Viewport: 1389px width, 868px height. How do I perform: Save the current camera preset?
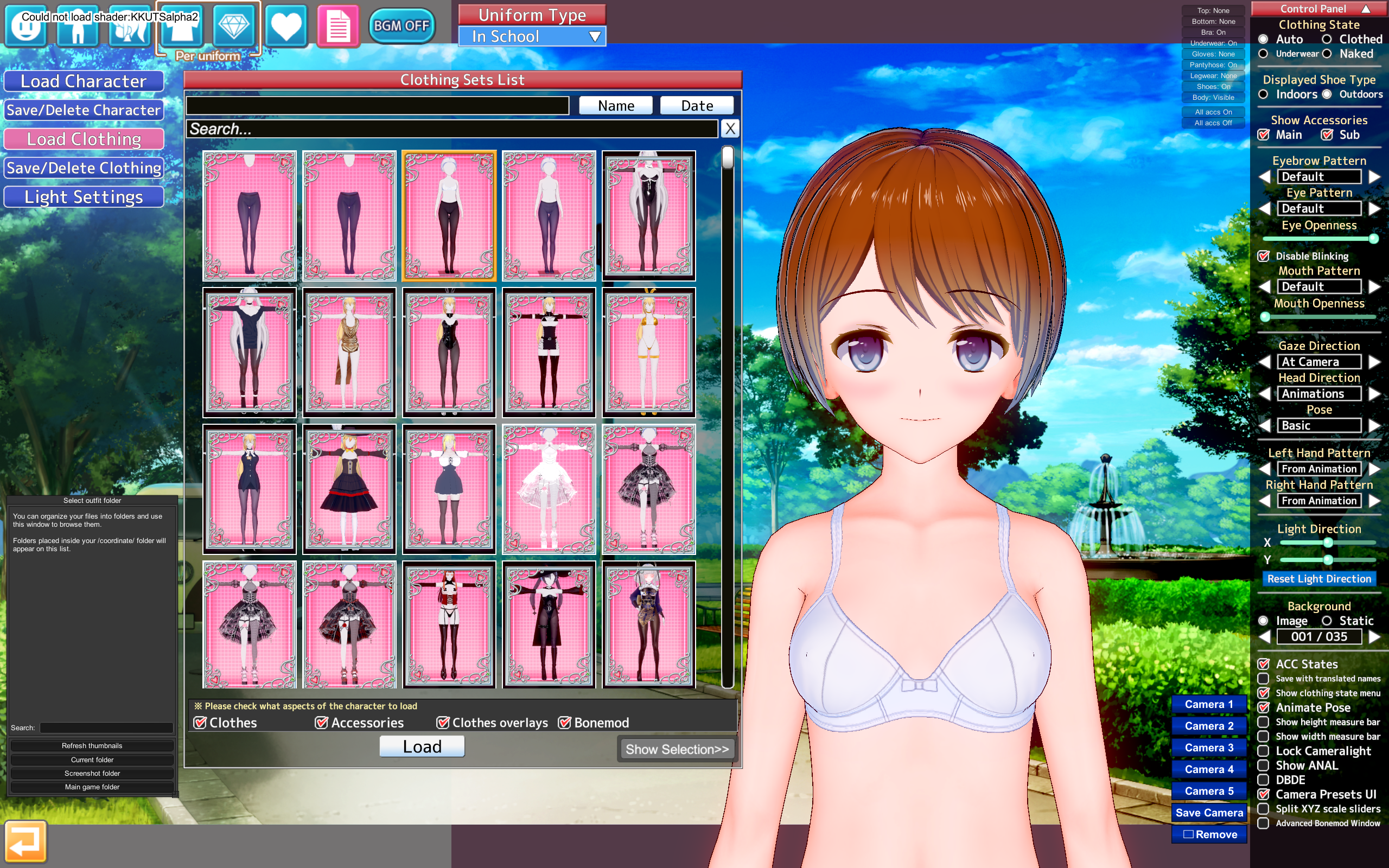pyautogui.click(x=1209, y=812)
